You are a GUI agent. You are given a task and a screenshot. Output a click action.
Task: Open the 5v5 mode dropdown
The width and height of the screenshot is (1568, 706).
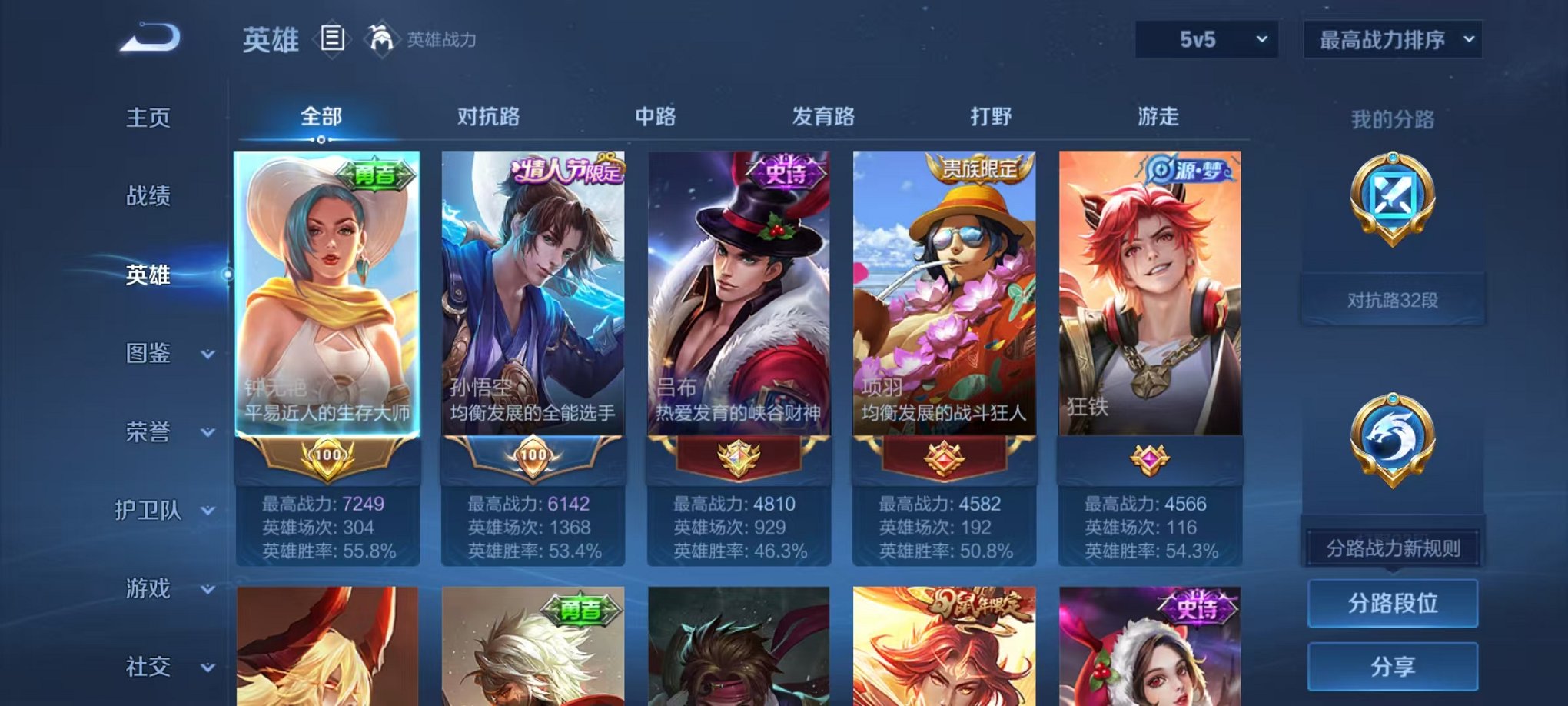pyautogui.click(x=1207, y=38)
